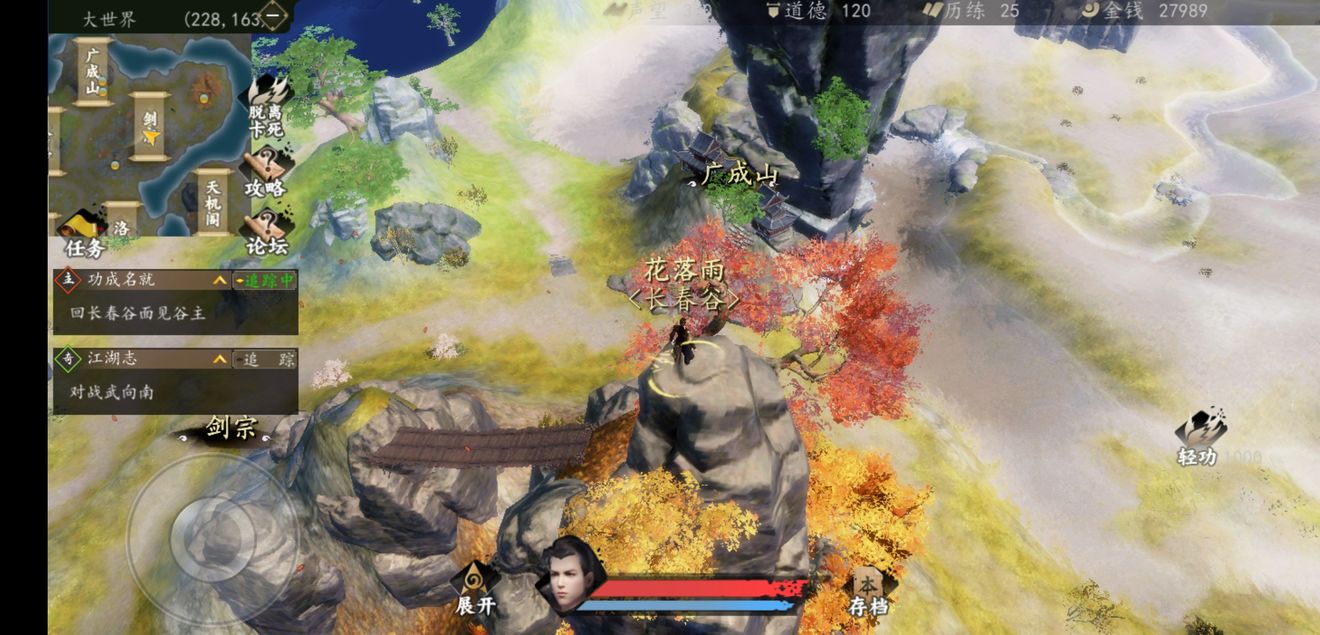Viewport: 1320px width, 635px height.
Task: Expand the menu with the 展开 button
Action: click(475, 589)
